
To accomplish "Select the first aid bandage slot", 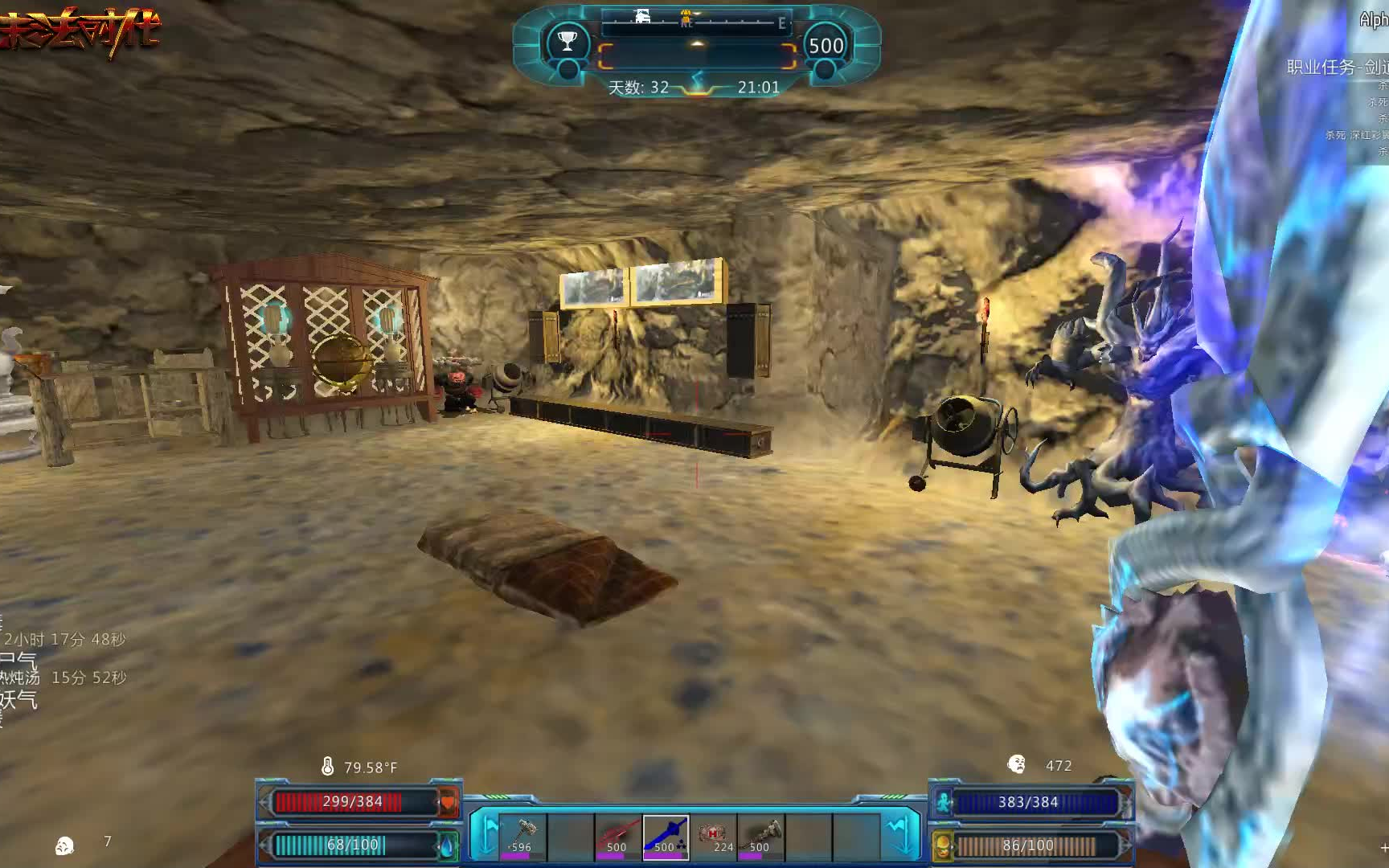I will [x=714, y=836].
